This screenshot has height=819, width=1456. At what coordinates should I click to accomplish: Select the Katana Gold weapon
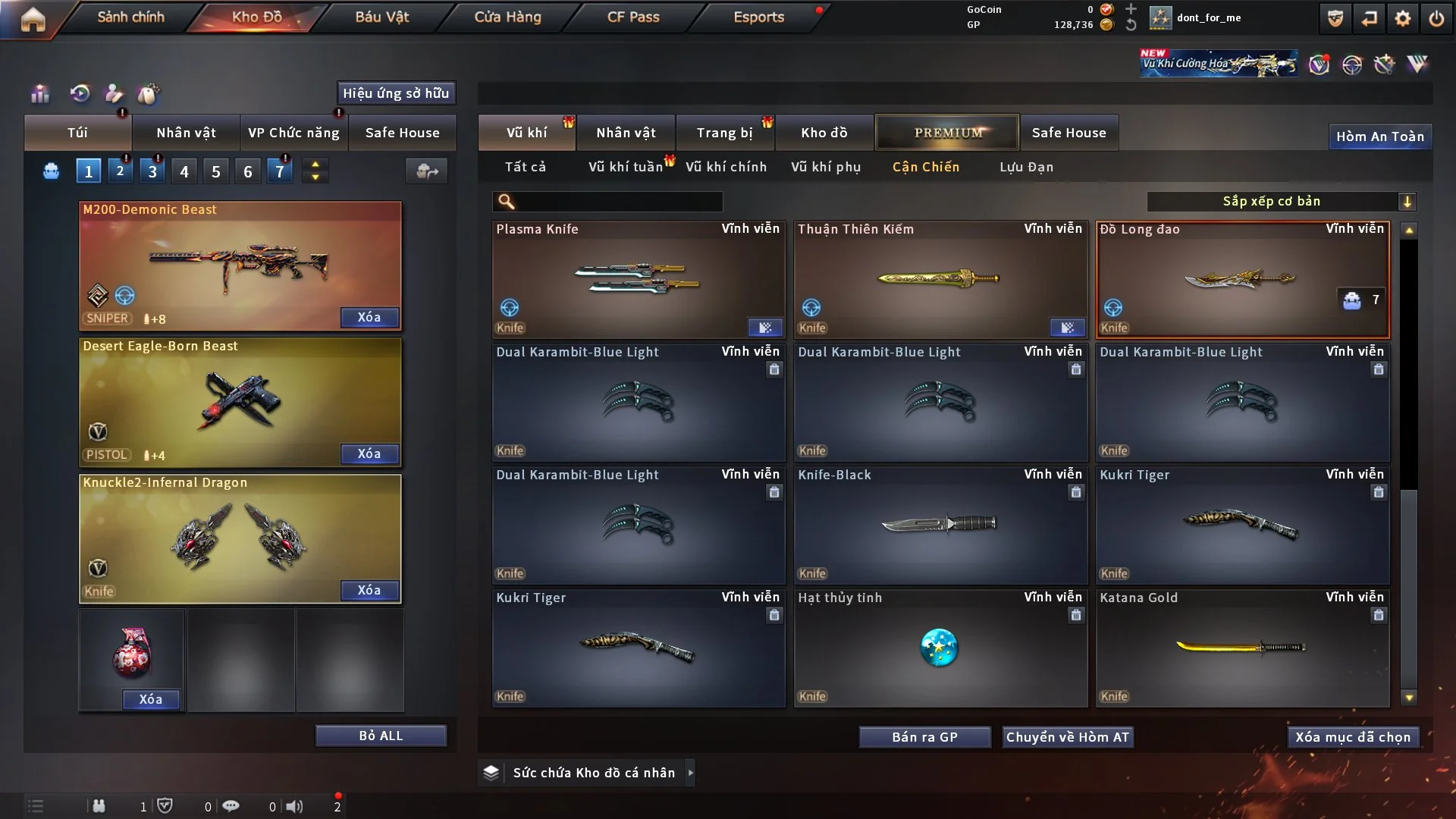(1241, 648)
